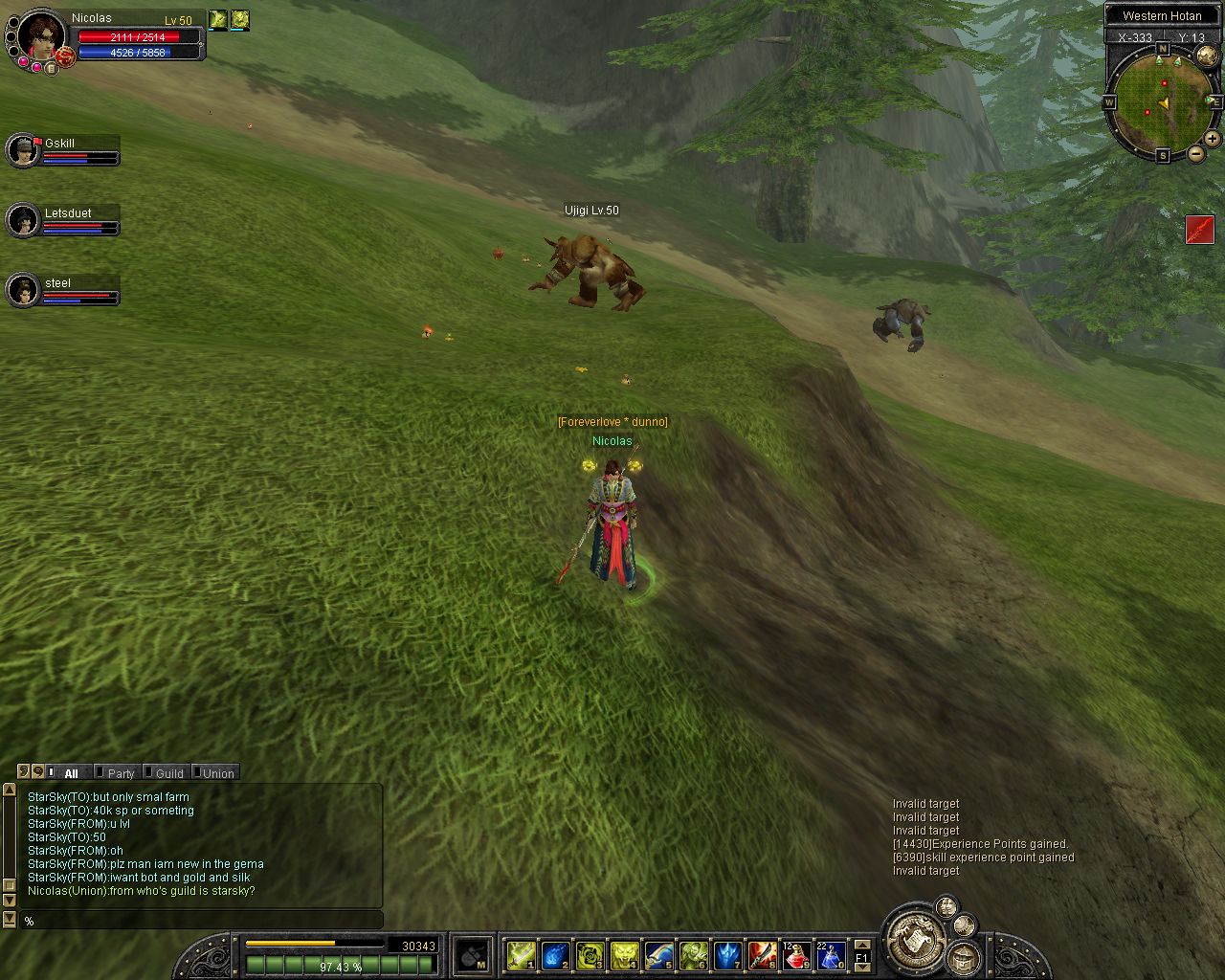Activate the tiger face skill in slot 4
The width and height of the screenshot is (1225, 980).
[624, 955]
